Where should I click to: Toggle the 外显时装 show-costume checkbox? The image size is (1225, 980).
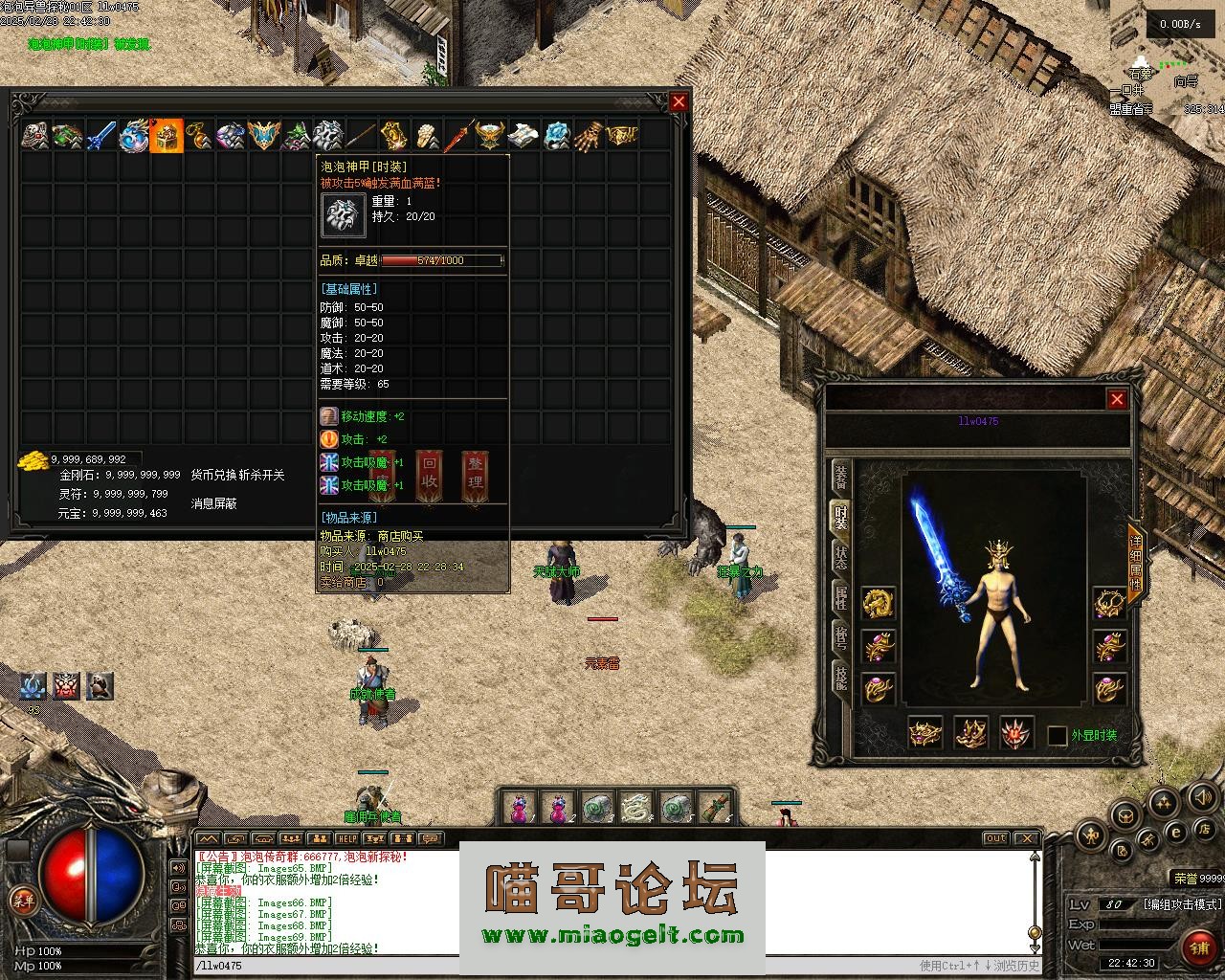[x=1058, y=735]
